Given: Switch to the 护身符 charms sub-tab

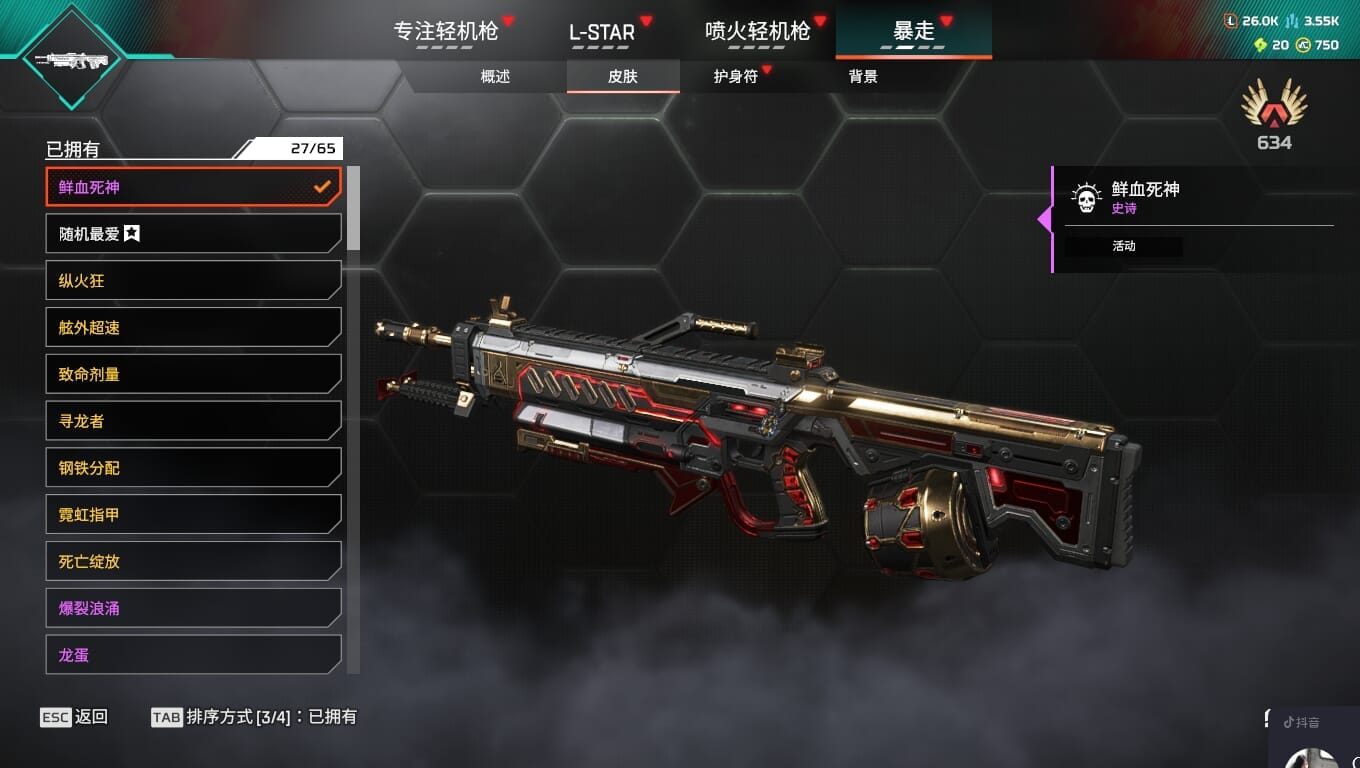Looking at the screenshot, I should point(736,77).
